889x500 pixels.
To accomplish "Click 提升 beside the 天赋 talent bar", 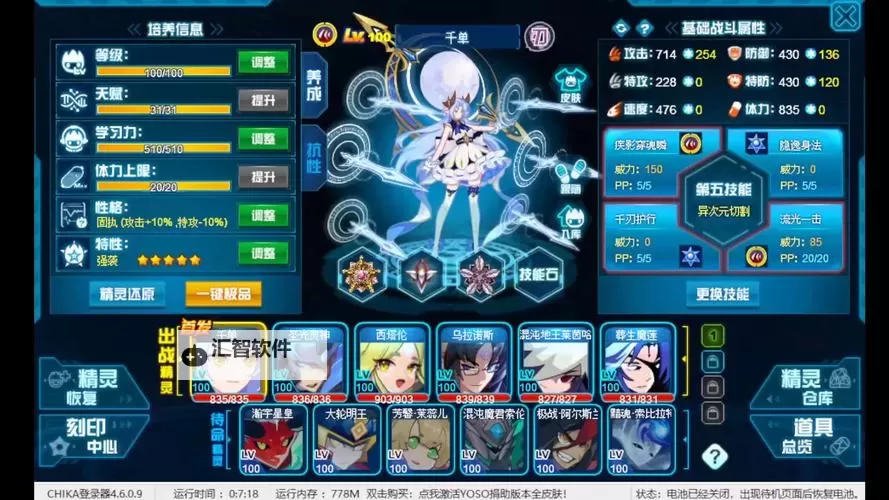I will coord(263,100).
